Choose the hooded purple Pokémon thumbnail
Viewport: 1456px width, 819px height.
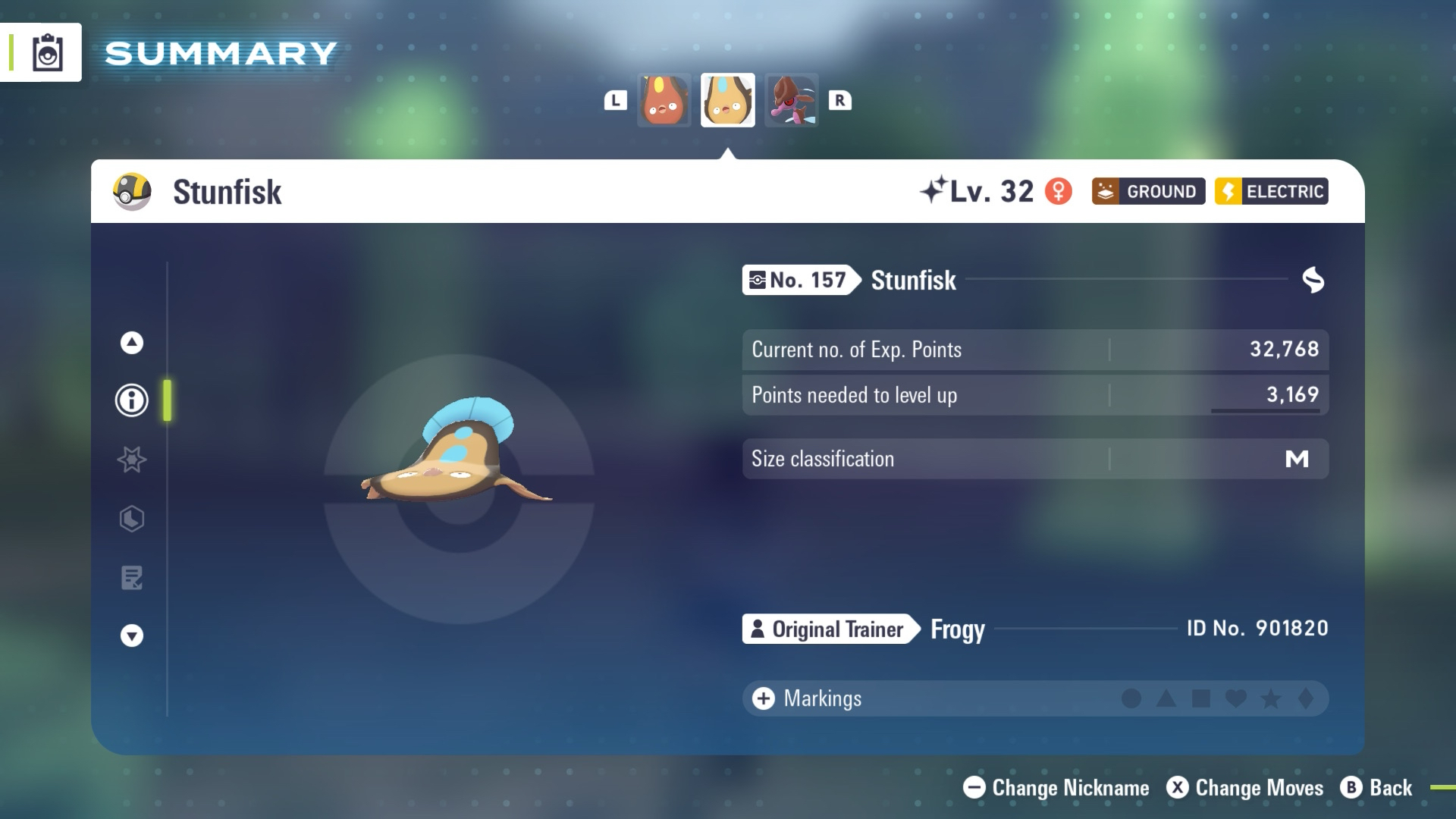pyautogui.click(x=791, y=100)
